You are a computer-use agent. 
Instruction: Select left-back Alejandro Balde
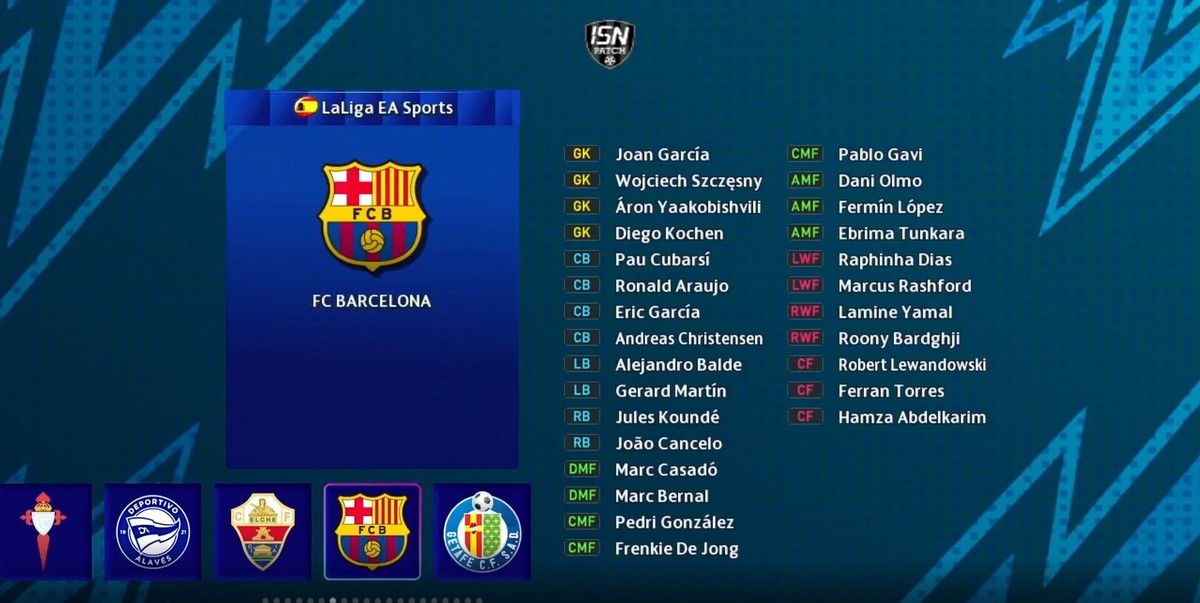[x=678, y=365]
